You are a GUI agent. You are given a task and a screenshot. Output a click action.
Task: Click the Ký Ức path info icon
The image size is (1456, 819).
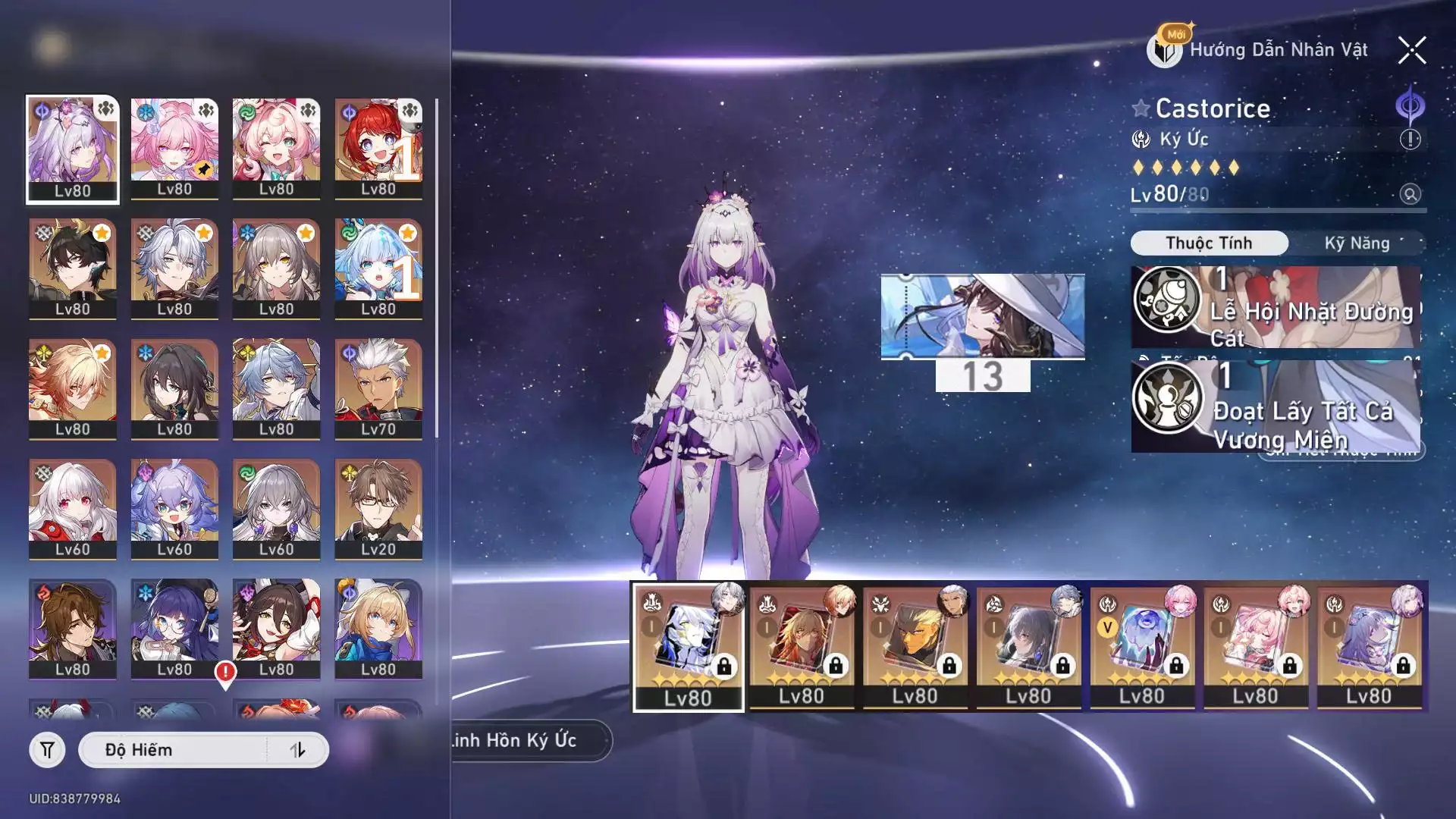tap(1410, 140)
